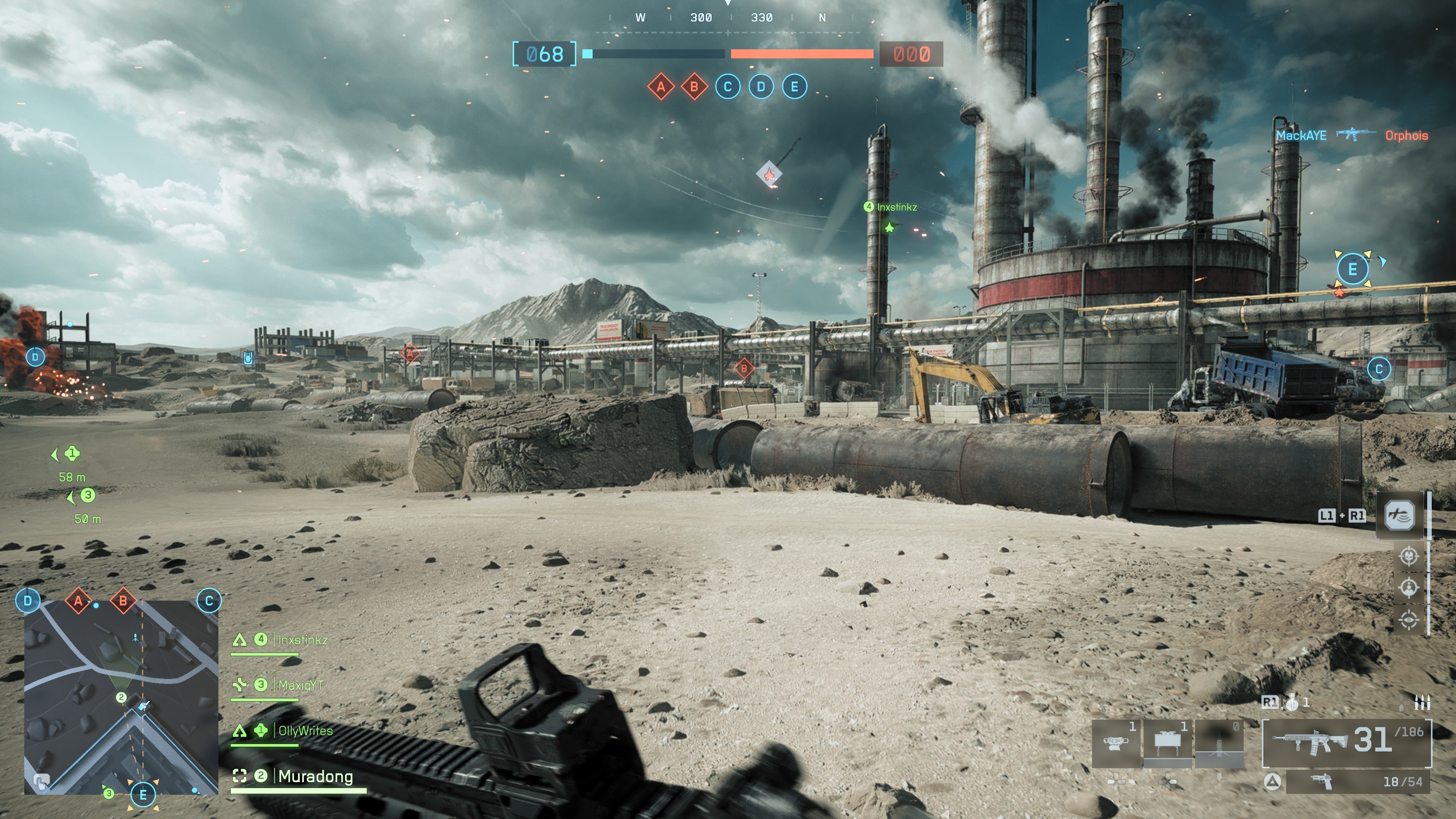
Task: Click the skull crosshair trait icon
Action: pos(1409,556)
